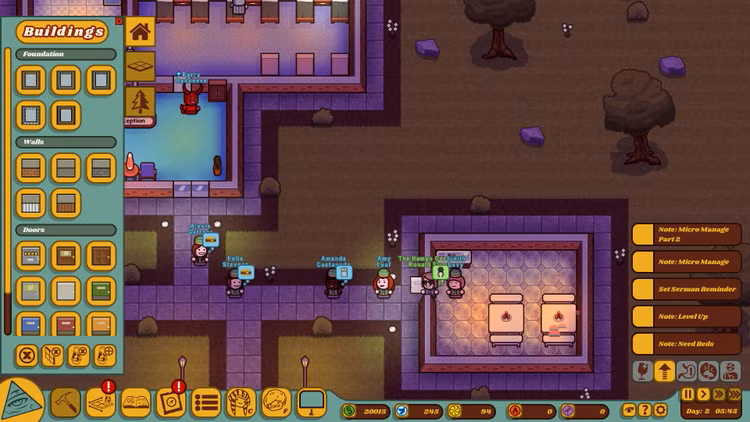Click the all-seeing eye pyramid button
This screenshot has width=750, height=422.
pyautogui.click(x=20, y=402)
